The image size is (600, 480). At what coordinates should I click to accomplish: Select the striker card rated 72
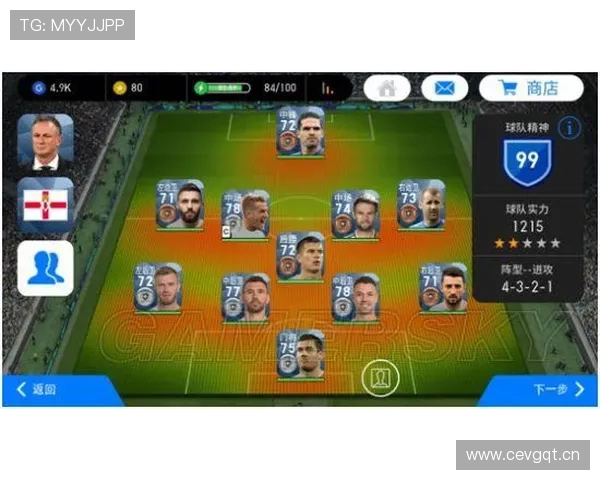pos(300,131)
